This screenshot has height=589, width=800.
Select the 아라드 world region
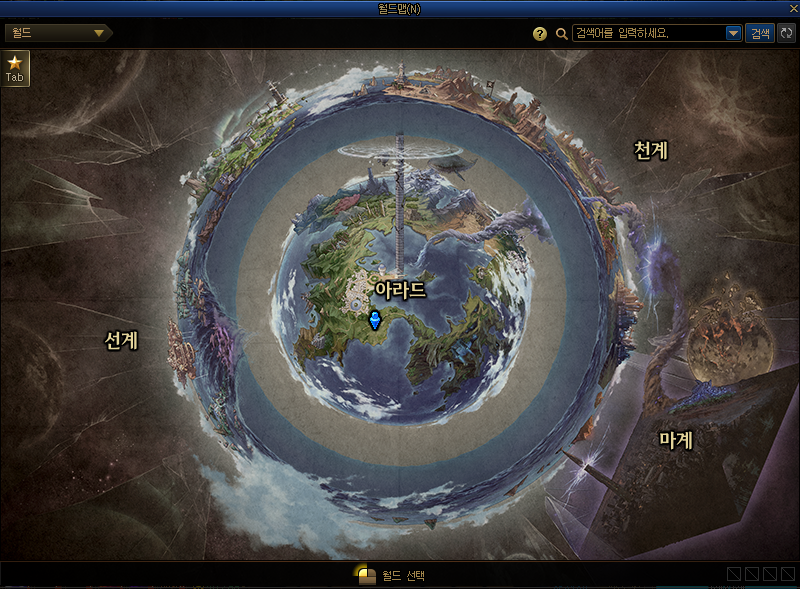(x=400, y=290)
